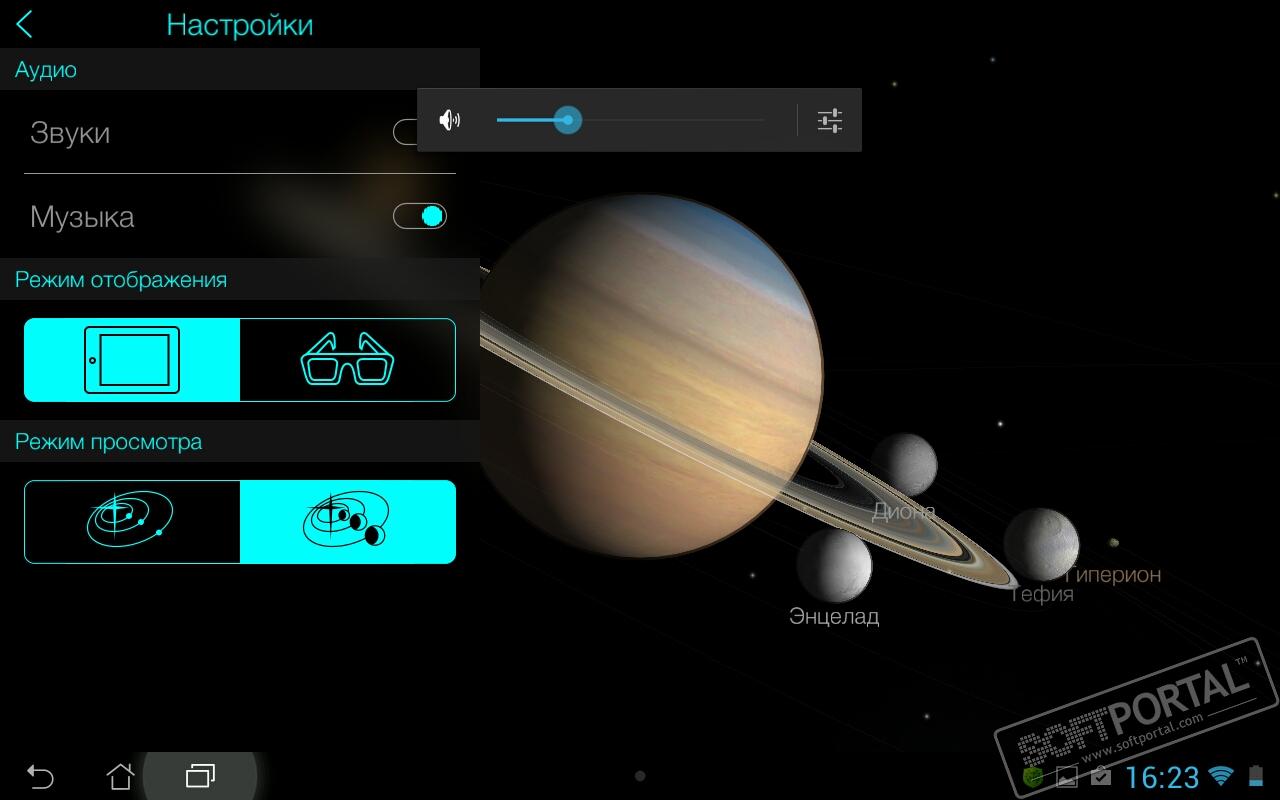Go back using the top-left arrow
This screenshot has width=1280, height=800.
coord(25,25)
